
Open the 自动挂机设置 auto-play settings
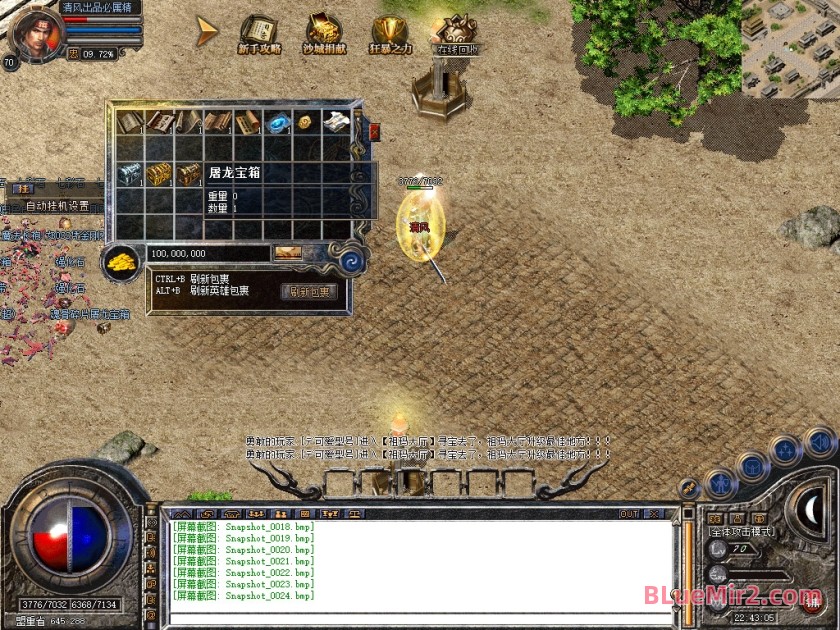click(57, 206)
